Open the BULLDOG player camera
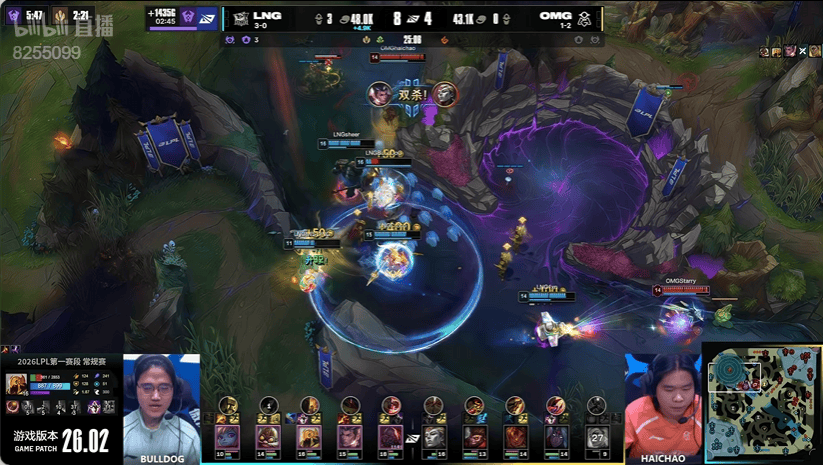The width and height of the screenshot is (823, 465). [x=161, y=404]
